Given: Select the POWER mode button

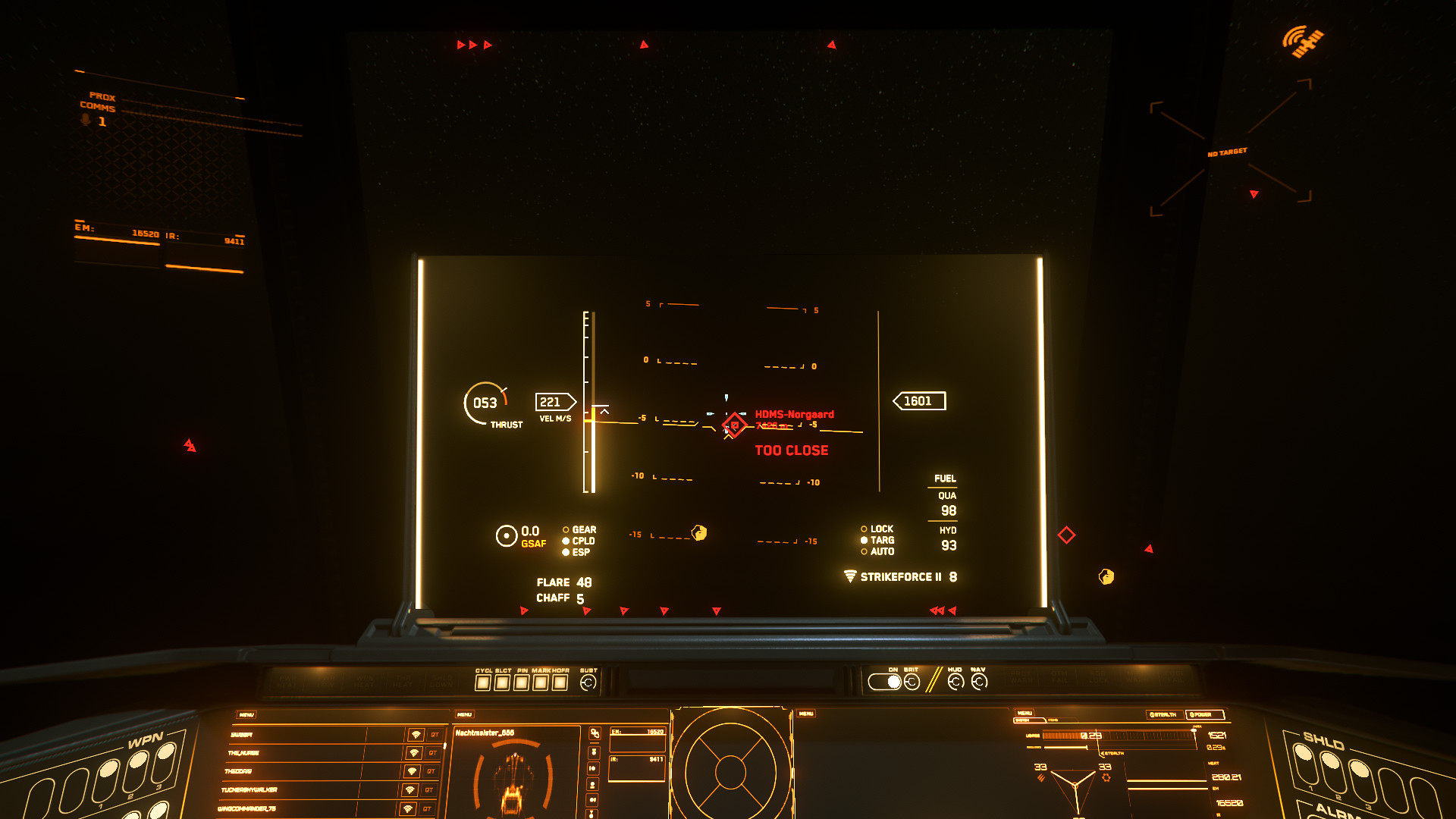Looking at the screenshot, I should pyautogui.click(x=1204, y=714).
